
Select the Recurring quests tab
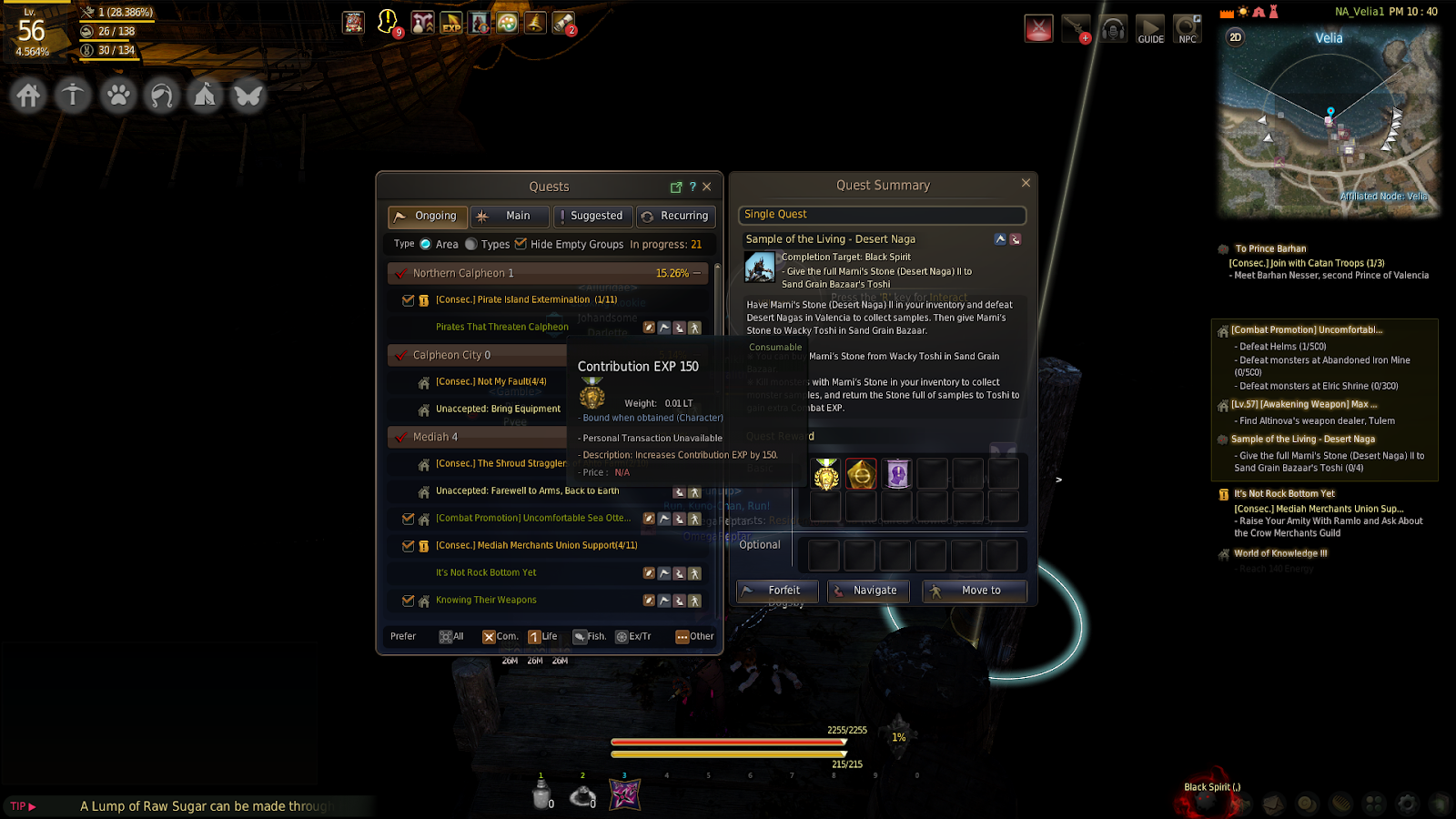pos(675,217)
